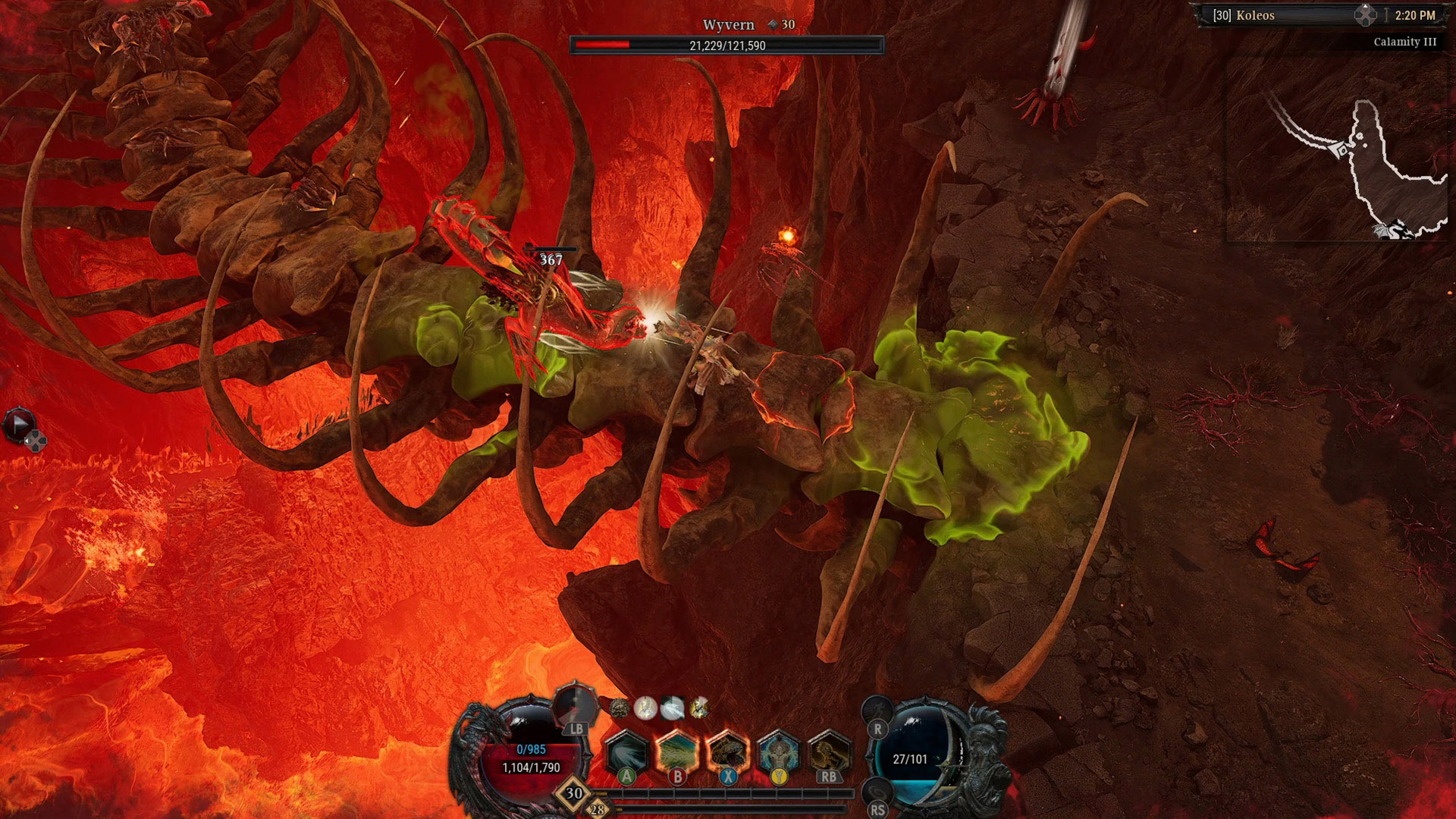
Task: Activate the white slash skill
Action: 626,753
